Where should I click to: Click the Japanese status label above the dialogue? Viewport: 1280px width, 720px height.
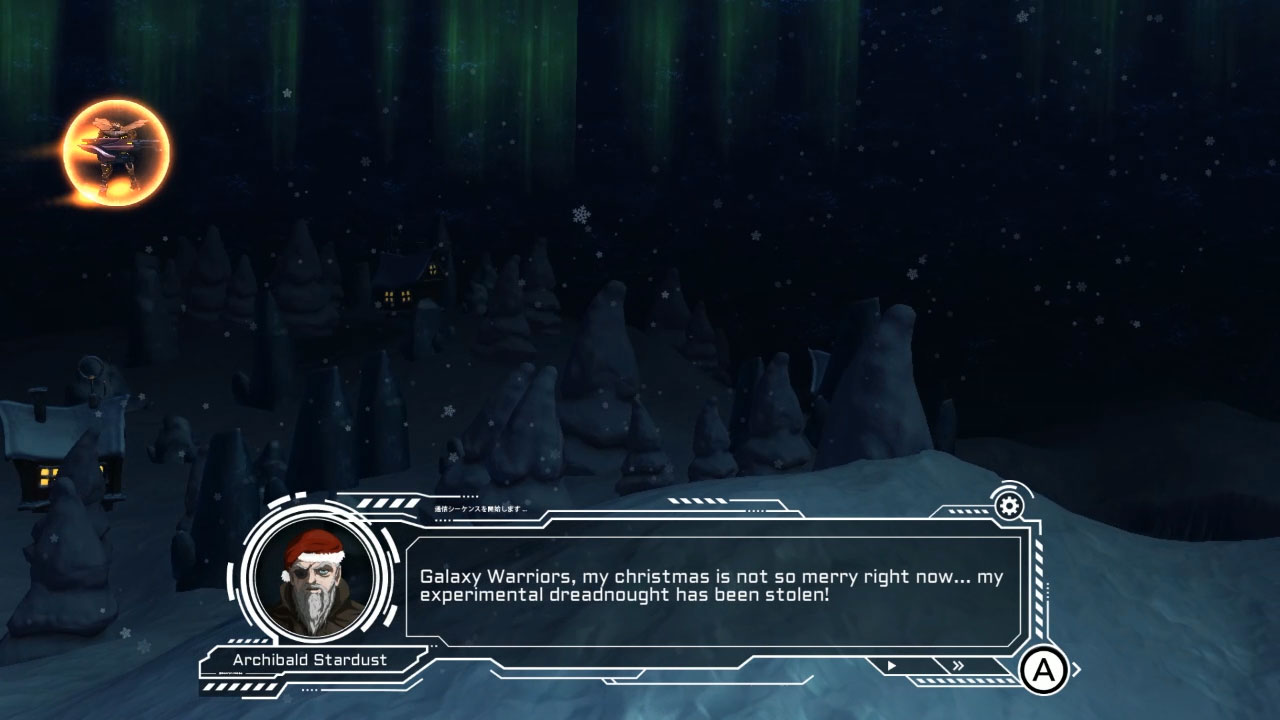(480, 508)
